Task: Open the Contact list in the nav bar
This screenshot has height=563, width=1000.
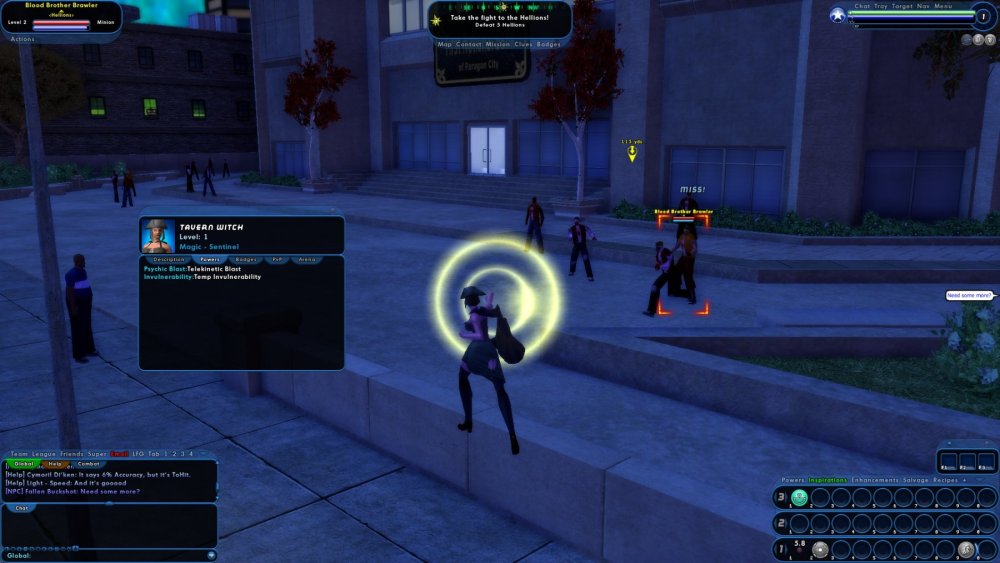Action: (x=469, y=44)
